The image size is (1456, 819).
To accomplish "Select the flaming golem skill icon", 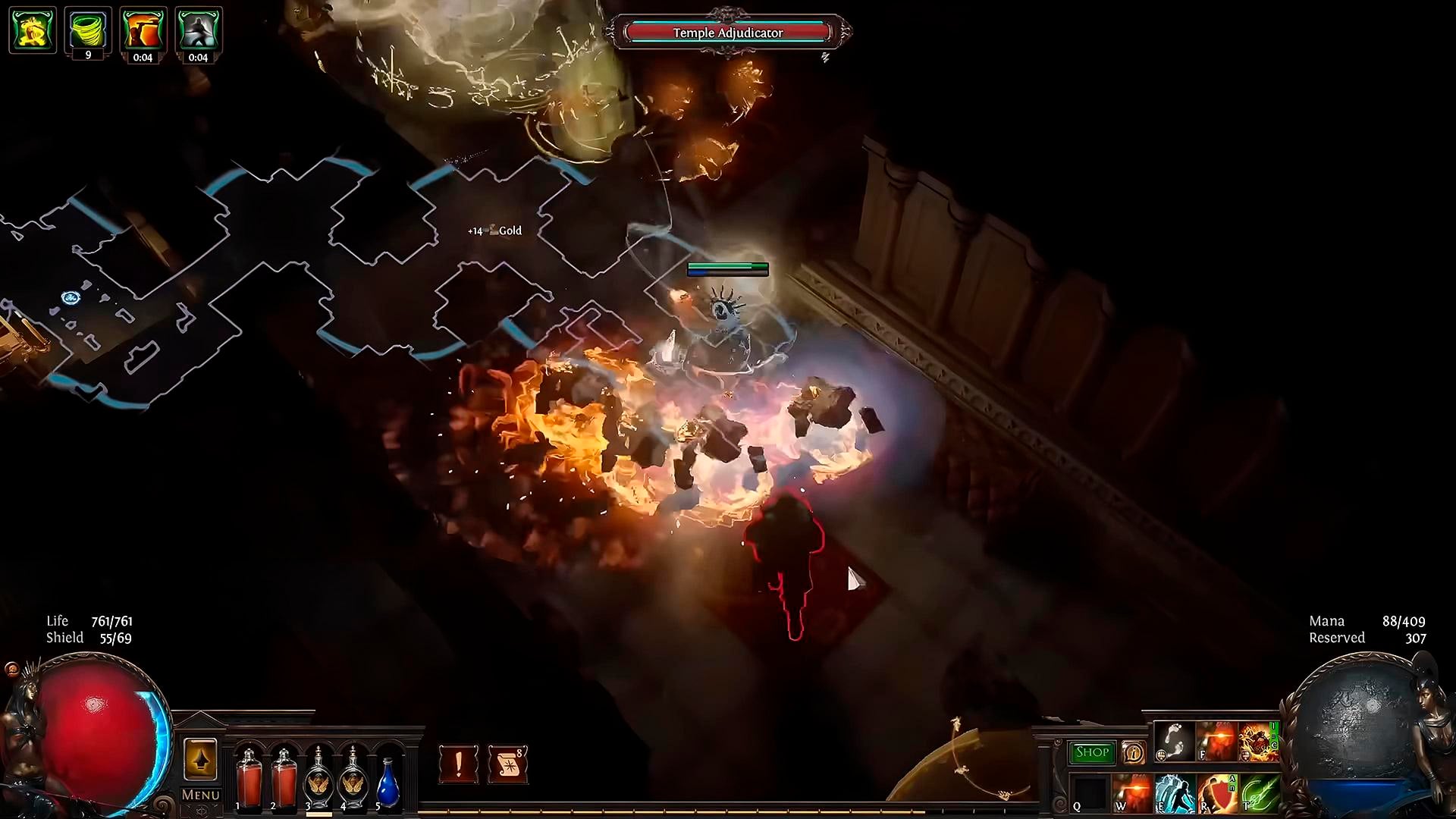I will click(1259, 742).
